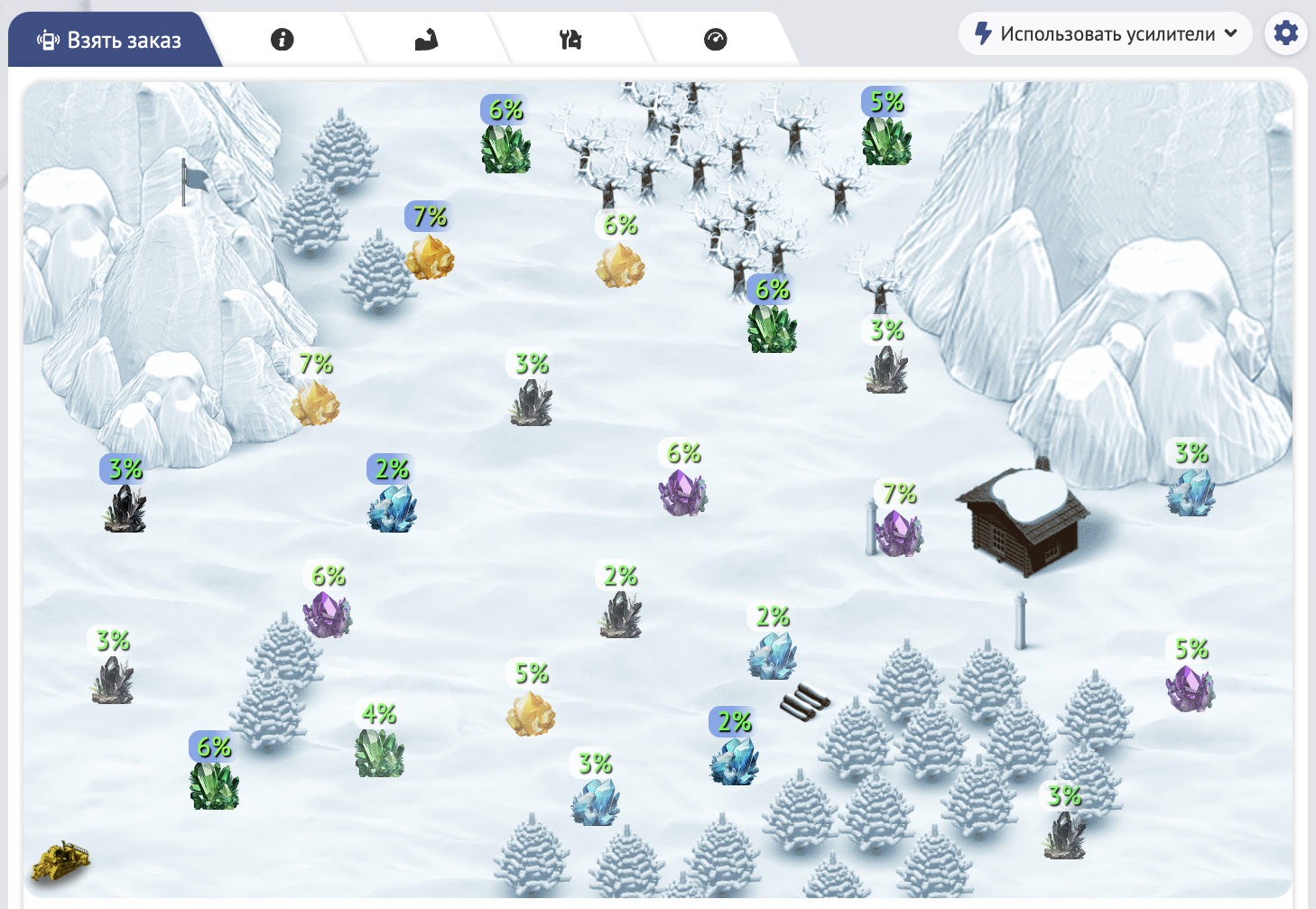Switch to the flexed arm tab

426,40
